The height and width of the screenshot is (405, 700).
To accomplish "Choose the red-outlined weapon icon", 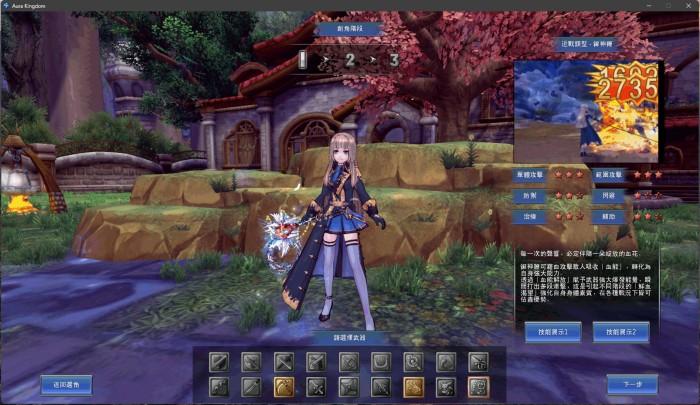I will (478, 385).
